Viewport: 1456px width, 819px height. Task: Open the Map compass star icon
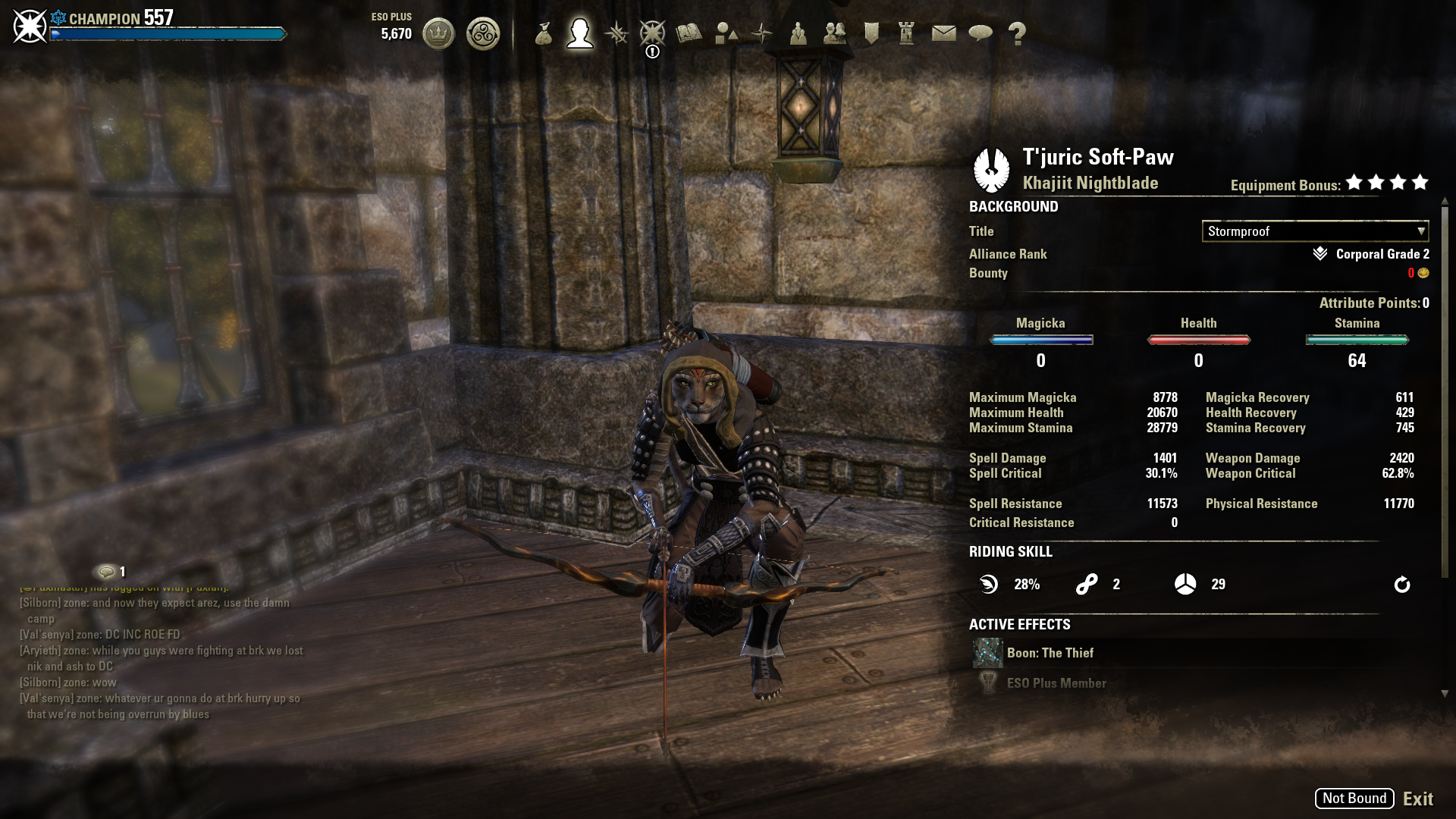click(762, 33)
